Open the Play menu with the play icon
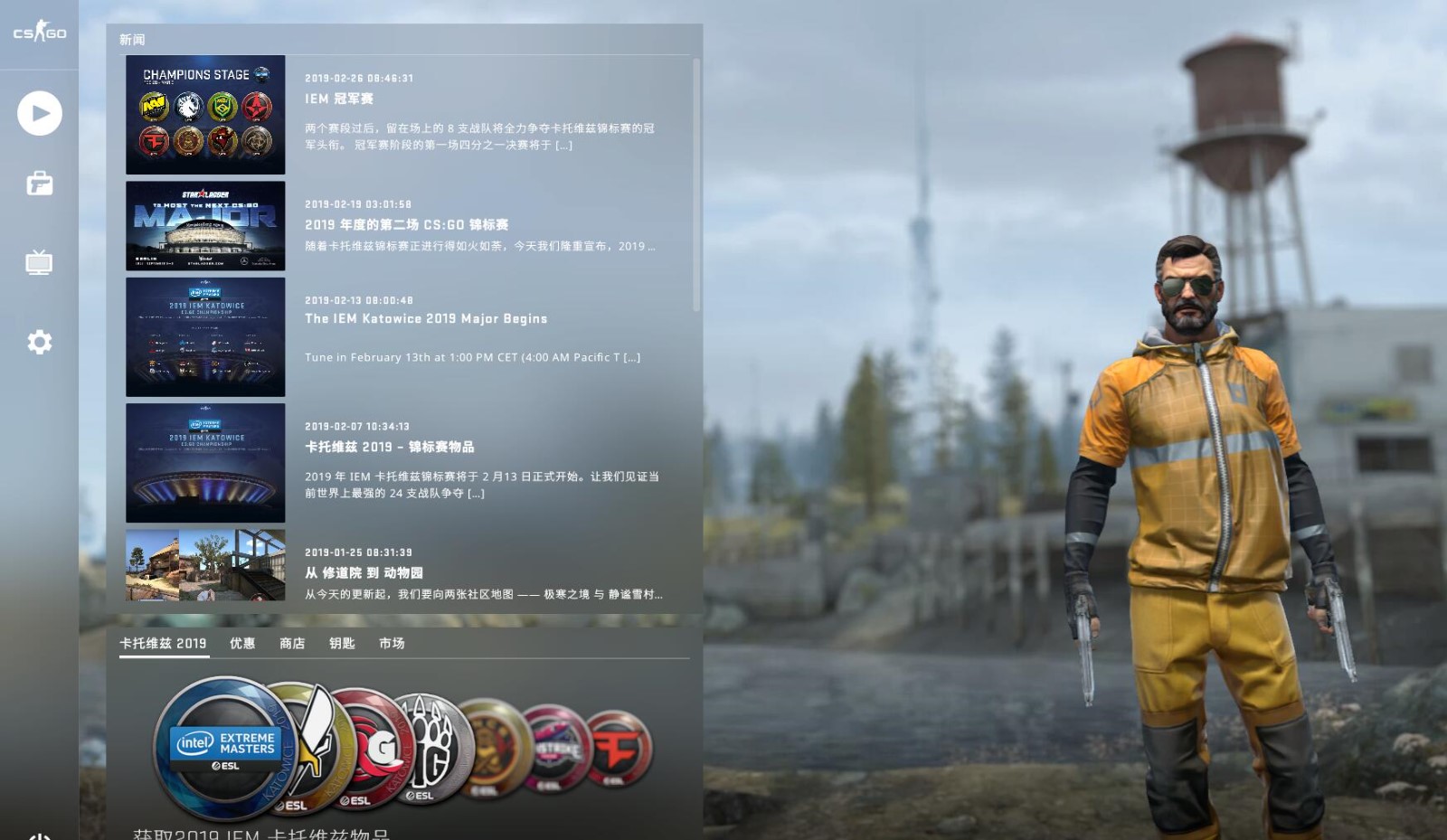This screenshot has height=840, width=1447. (38, 114)
